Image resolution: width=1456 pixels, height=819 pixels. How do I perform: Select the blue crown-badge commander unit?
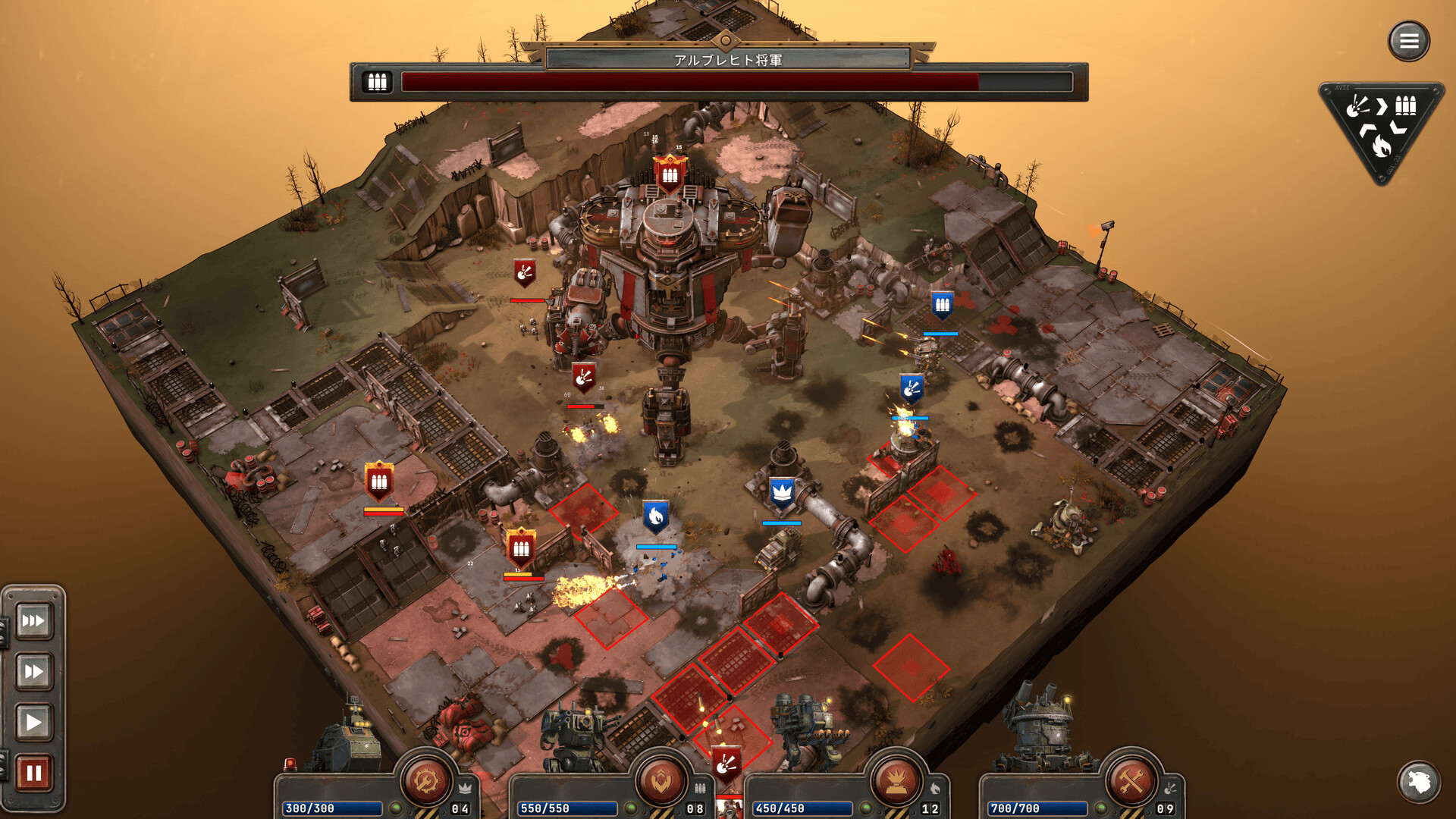tap(782, 494)
